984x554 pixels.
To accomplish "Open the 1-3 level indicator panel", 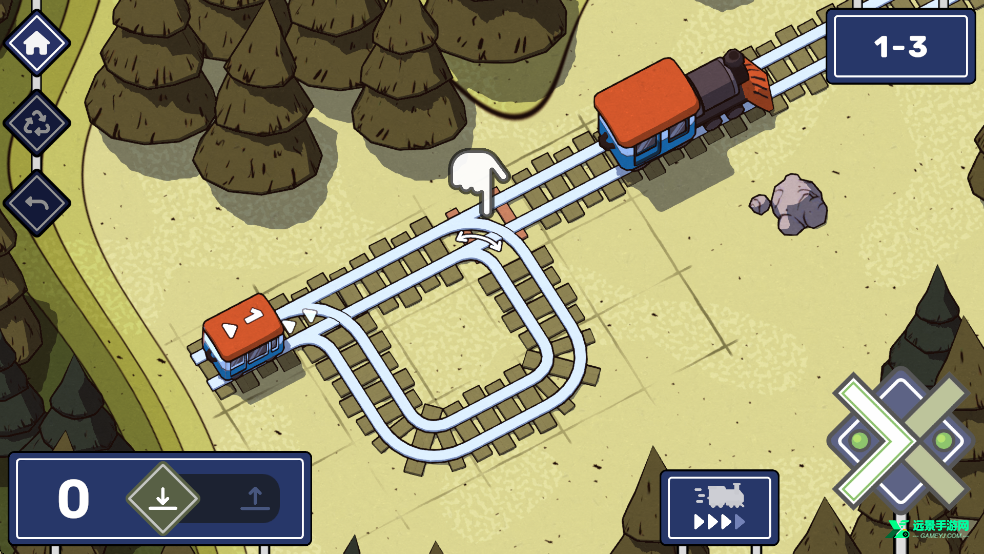I will pos(900,46).
